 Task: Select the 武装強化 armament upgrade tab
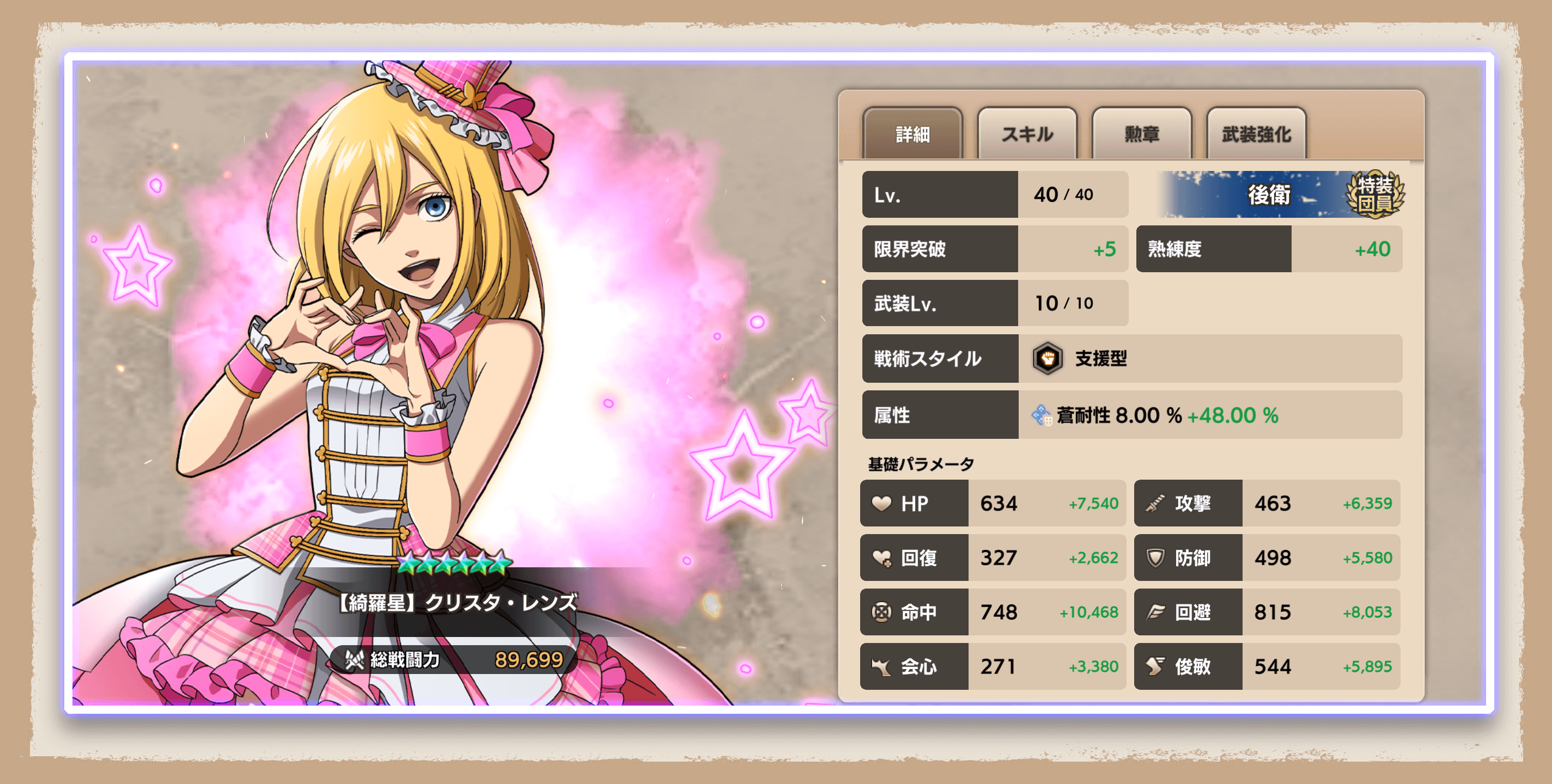1256,134
